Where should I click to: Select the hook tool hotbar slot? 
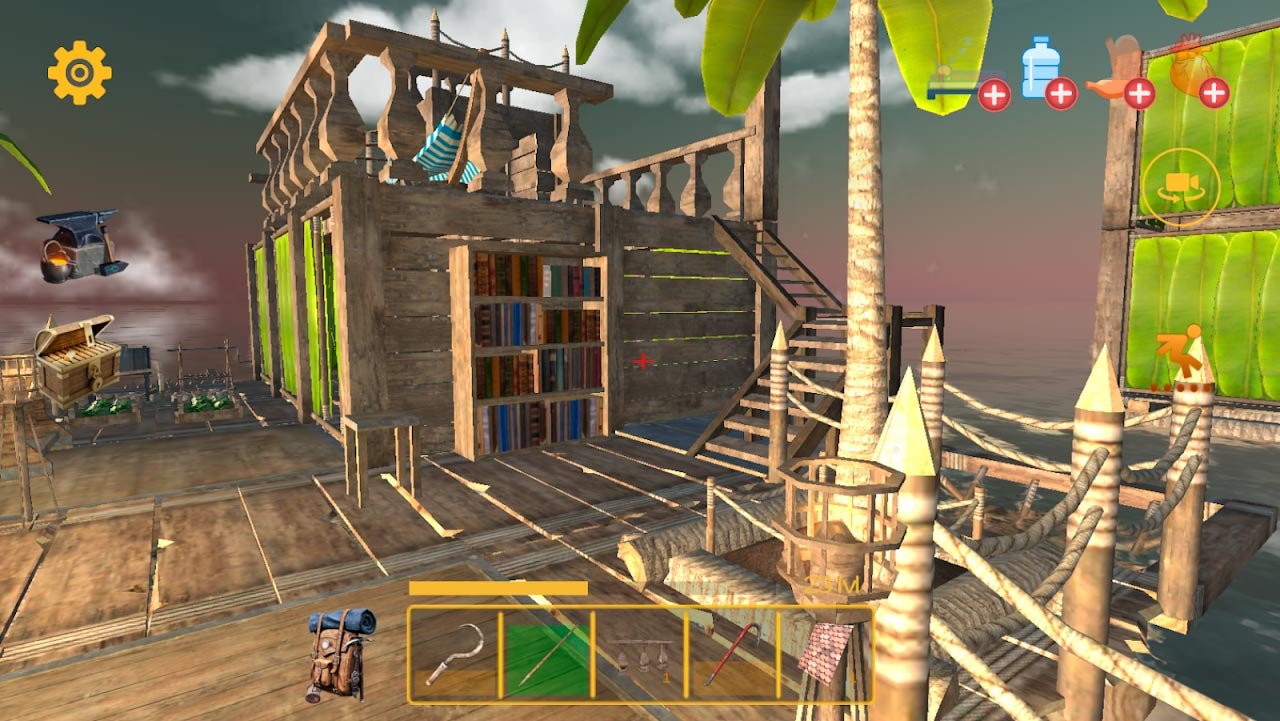tap(454, 654)
